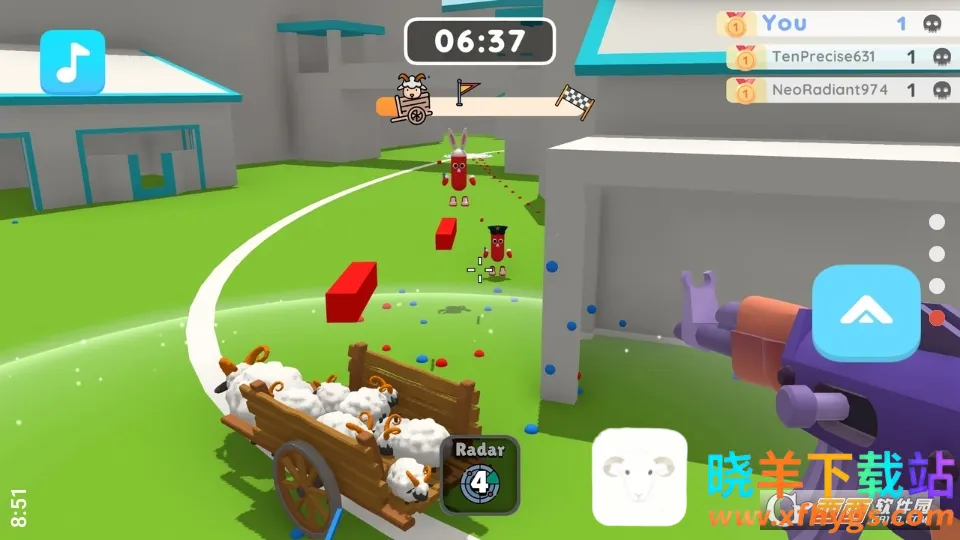Activate the sheep ability button
The width and height of the screenshot is (960, 540).
[x=639, y=478]
